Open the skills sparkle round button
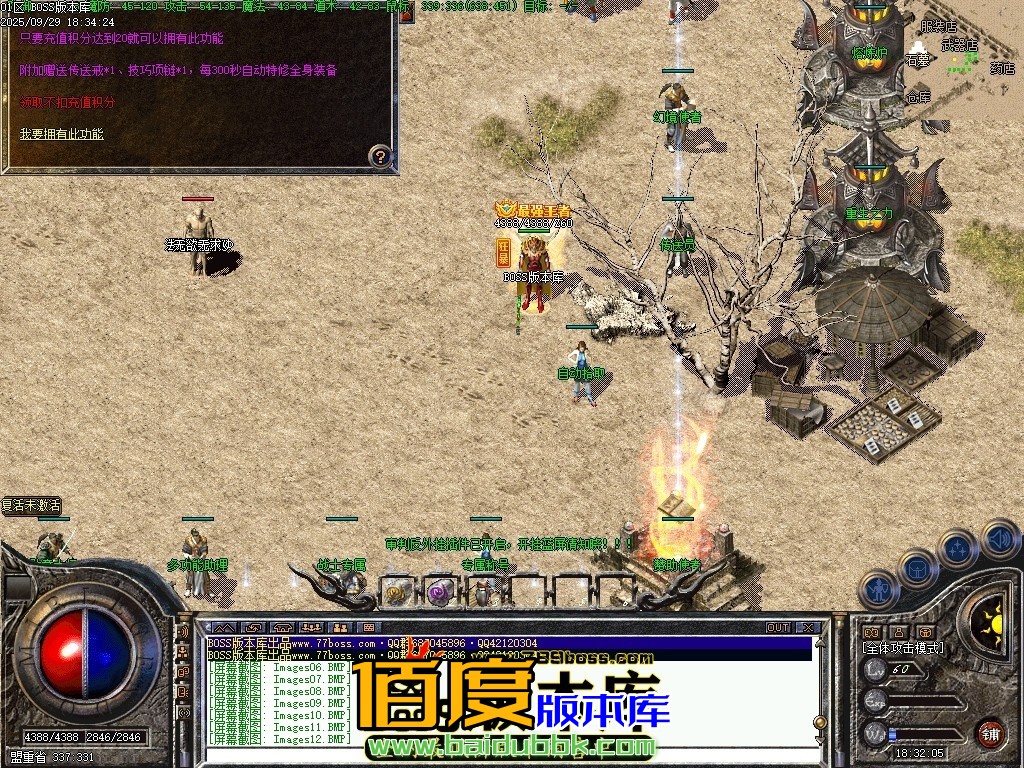This screenshot has height=768, width=1024. [958, 549]
